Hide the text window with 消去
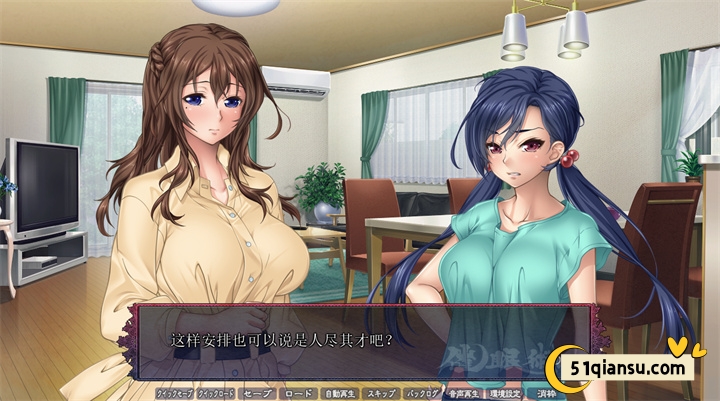Viewport: 720px width, 401px height. tap(545, 394)
